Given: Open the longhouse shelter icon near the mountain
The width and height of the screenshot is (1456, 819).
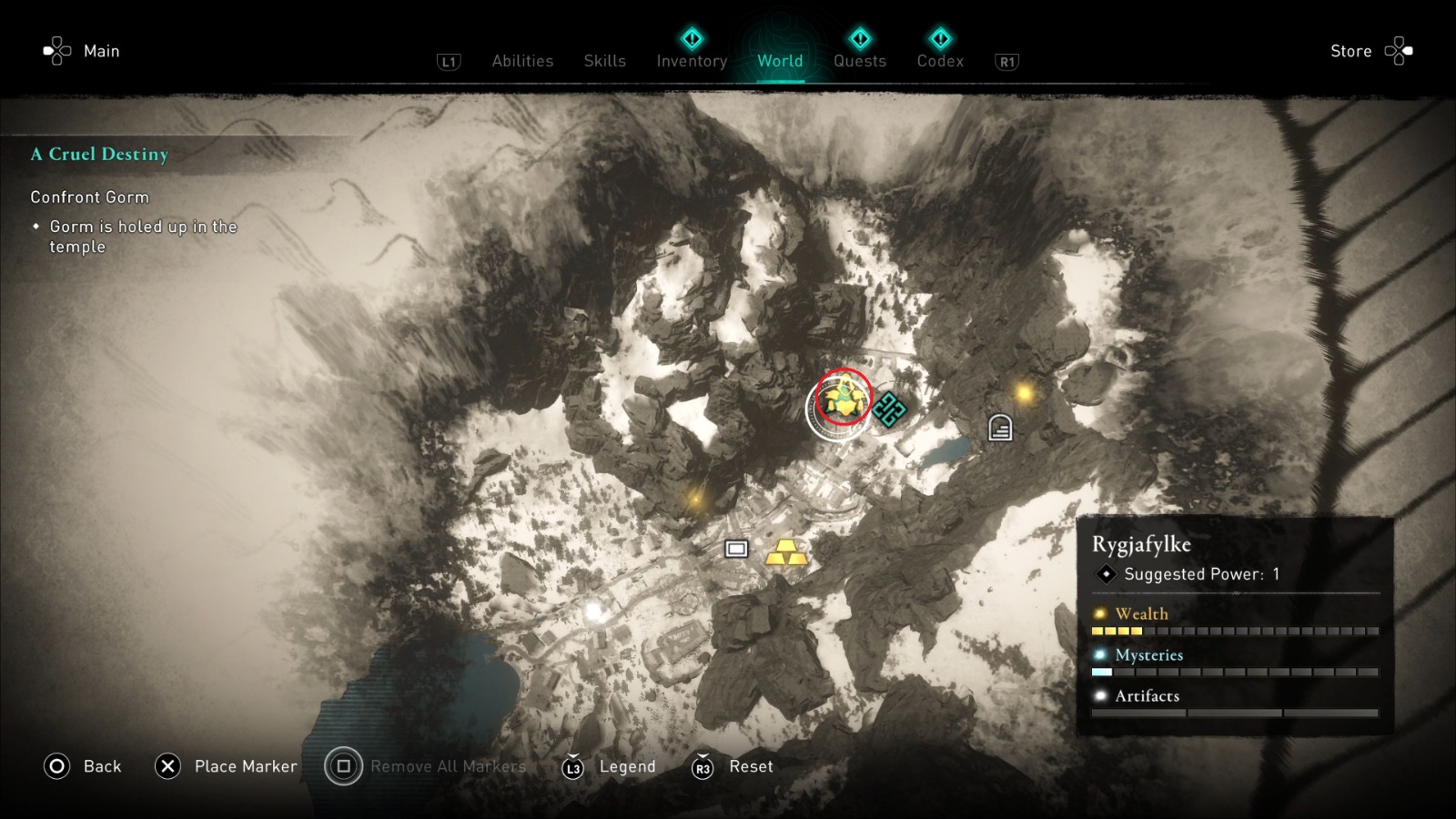Looking at the screenshot, I should (x=999, y=426).
